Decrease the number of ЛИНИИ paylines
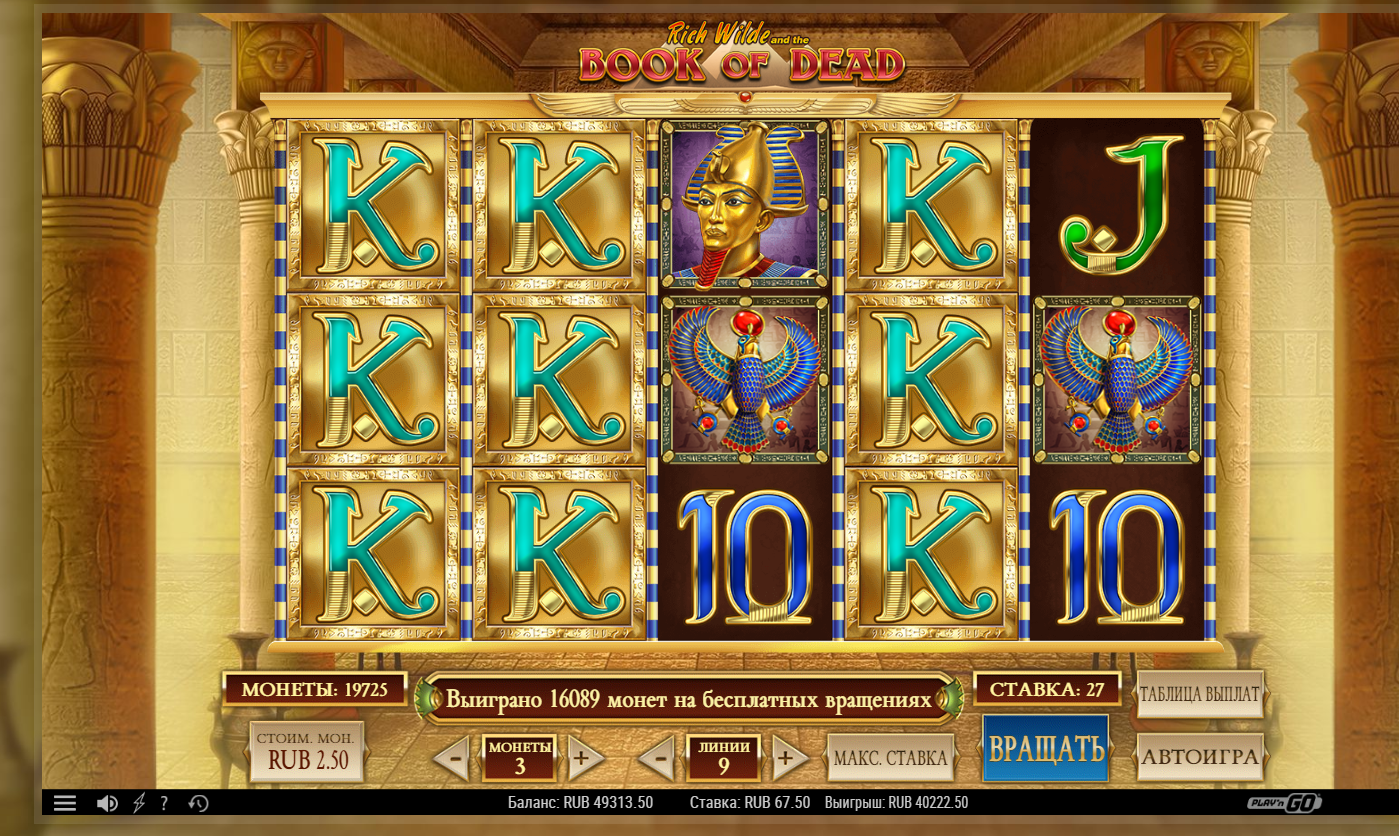Image resolution: width=1399 pixels, height=836 pixels. pyautogui.click(x=658, y=759)
